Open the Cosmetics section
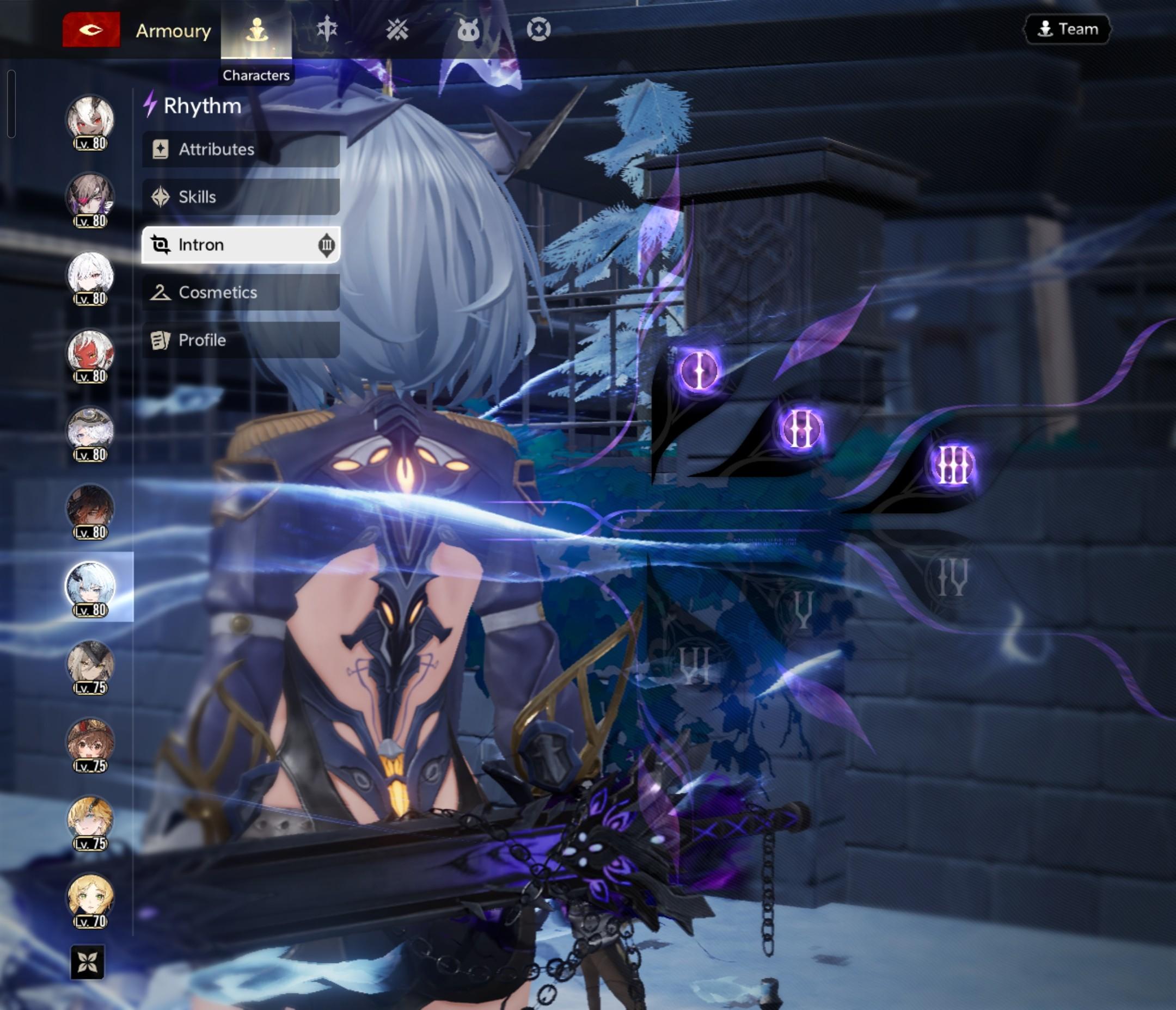The height and width of the screenshot is (1010, 1176). [x=241, y=292]
